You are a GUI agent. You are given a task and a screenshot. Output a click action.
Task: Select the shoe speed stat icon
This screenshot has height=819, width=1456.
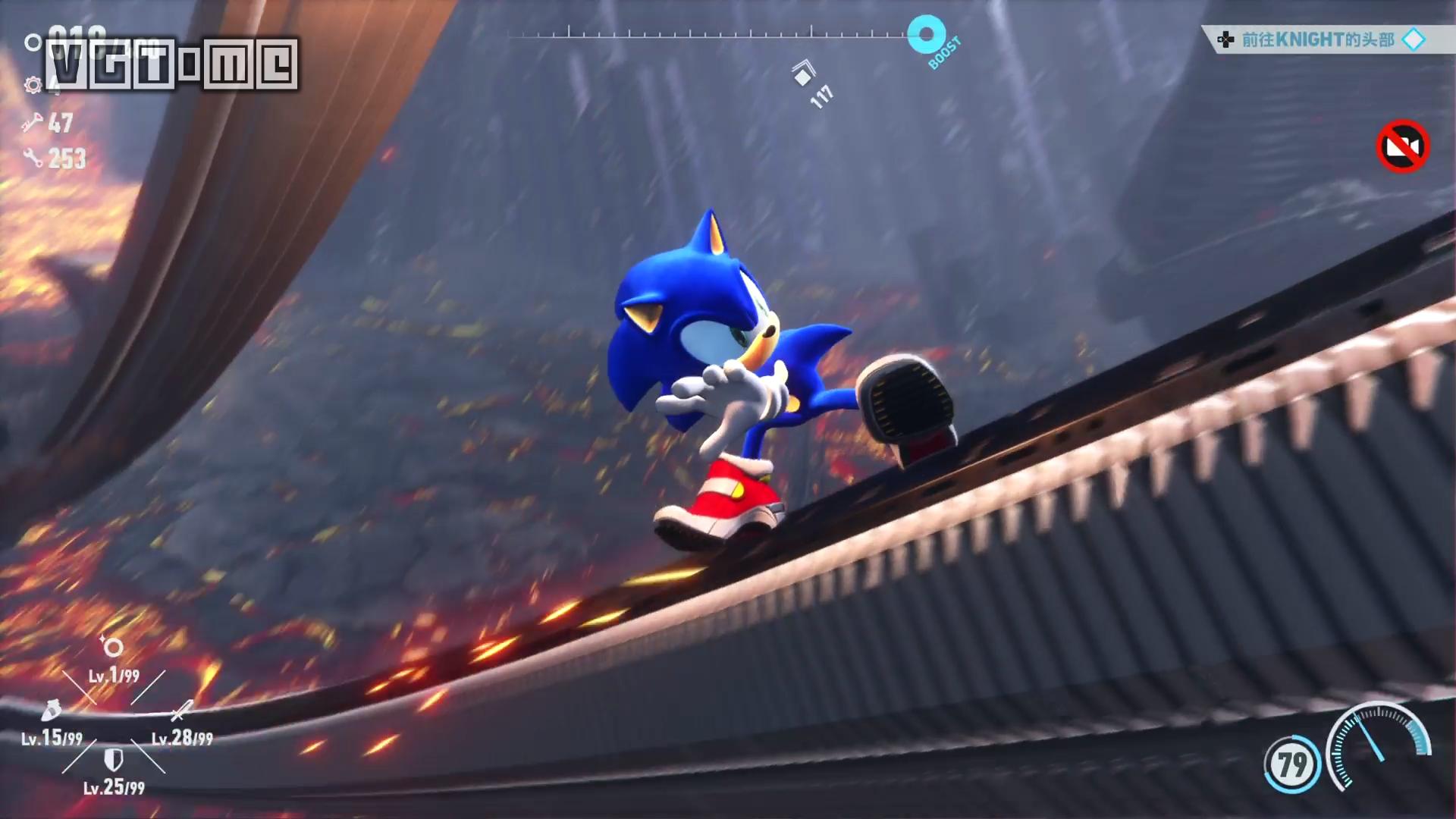(51, 711)
